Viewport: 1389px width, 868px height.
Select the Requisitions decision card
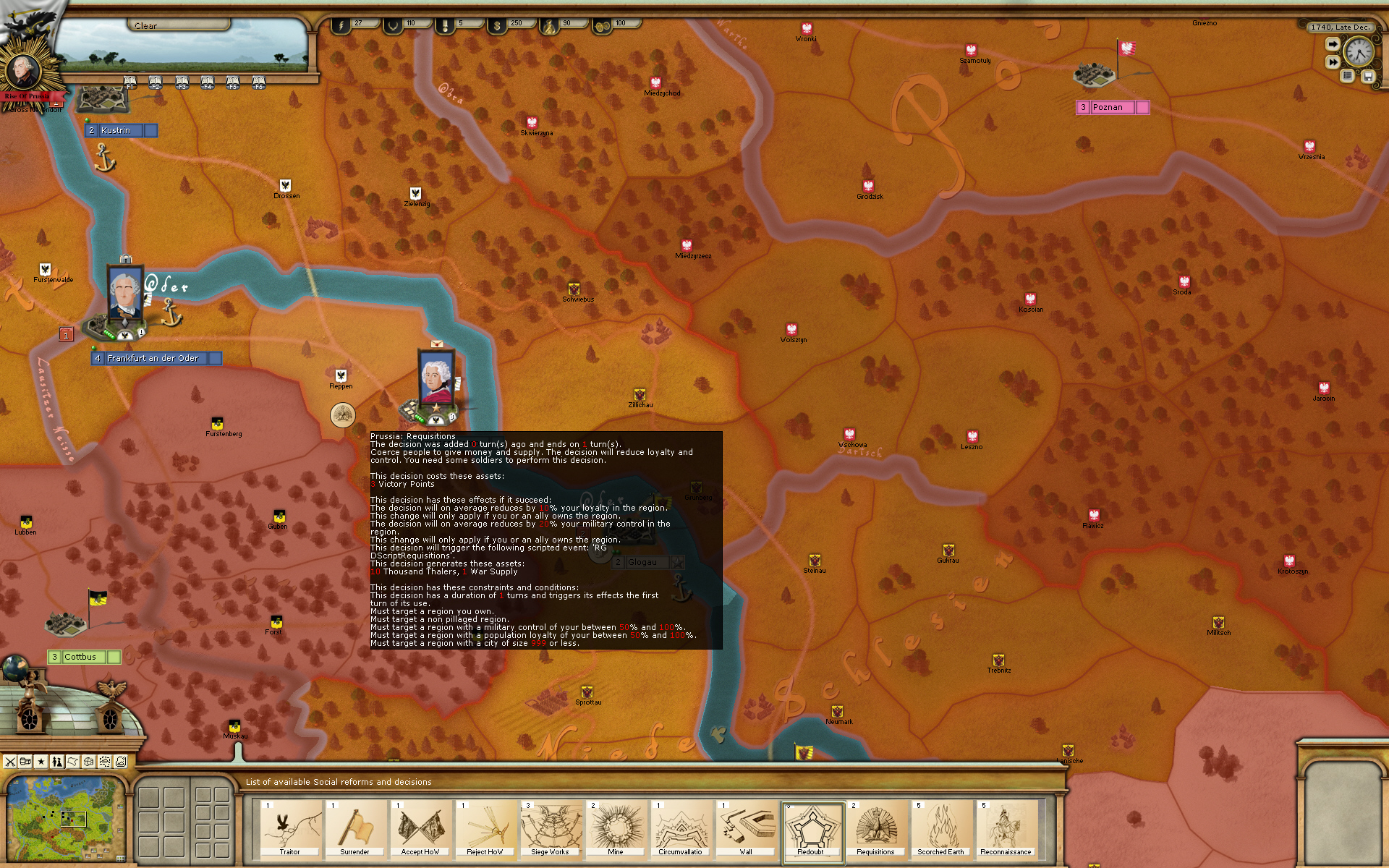click(x=875, y=830)
